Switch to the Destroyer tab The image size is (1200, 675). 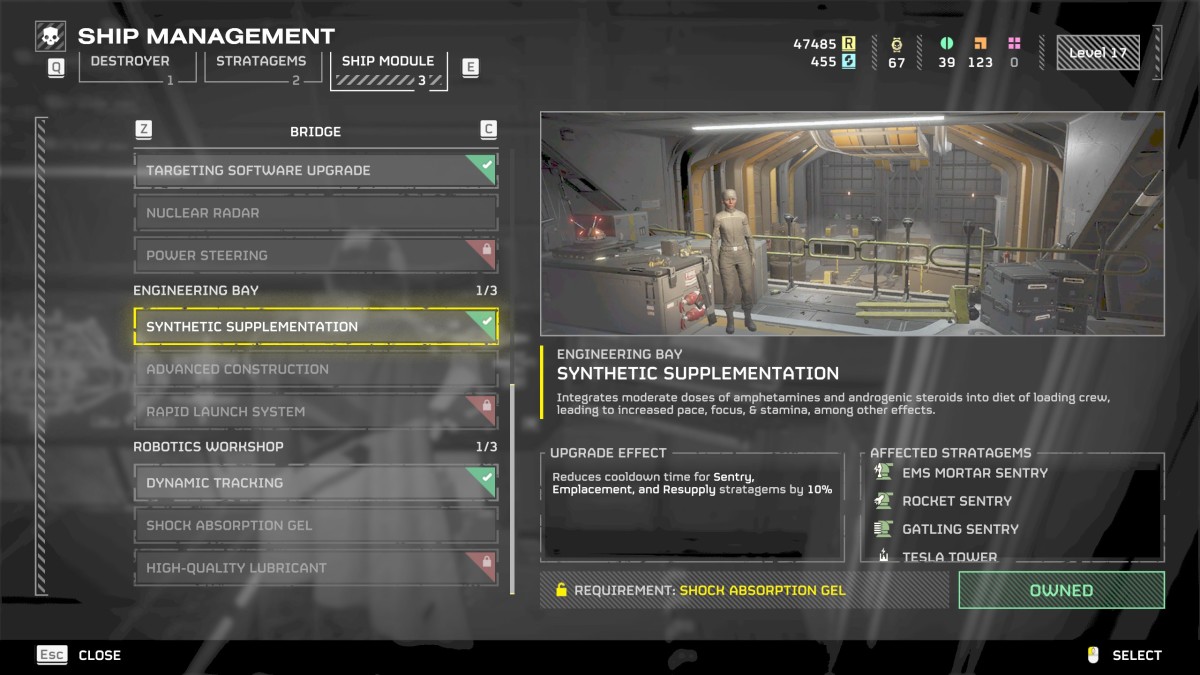[x=130, y=67]
